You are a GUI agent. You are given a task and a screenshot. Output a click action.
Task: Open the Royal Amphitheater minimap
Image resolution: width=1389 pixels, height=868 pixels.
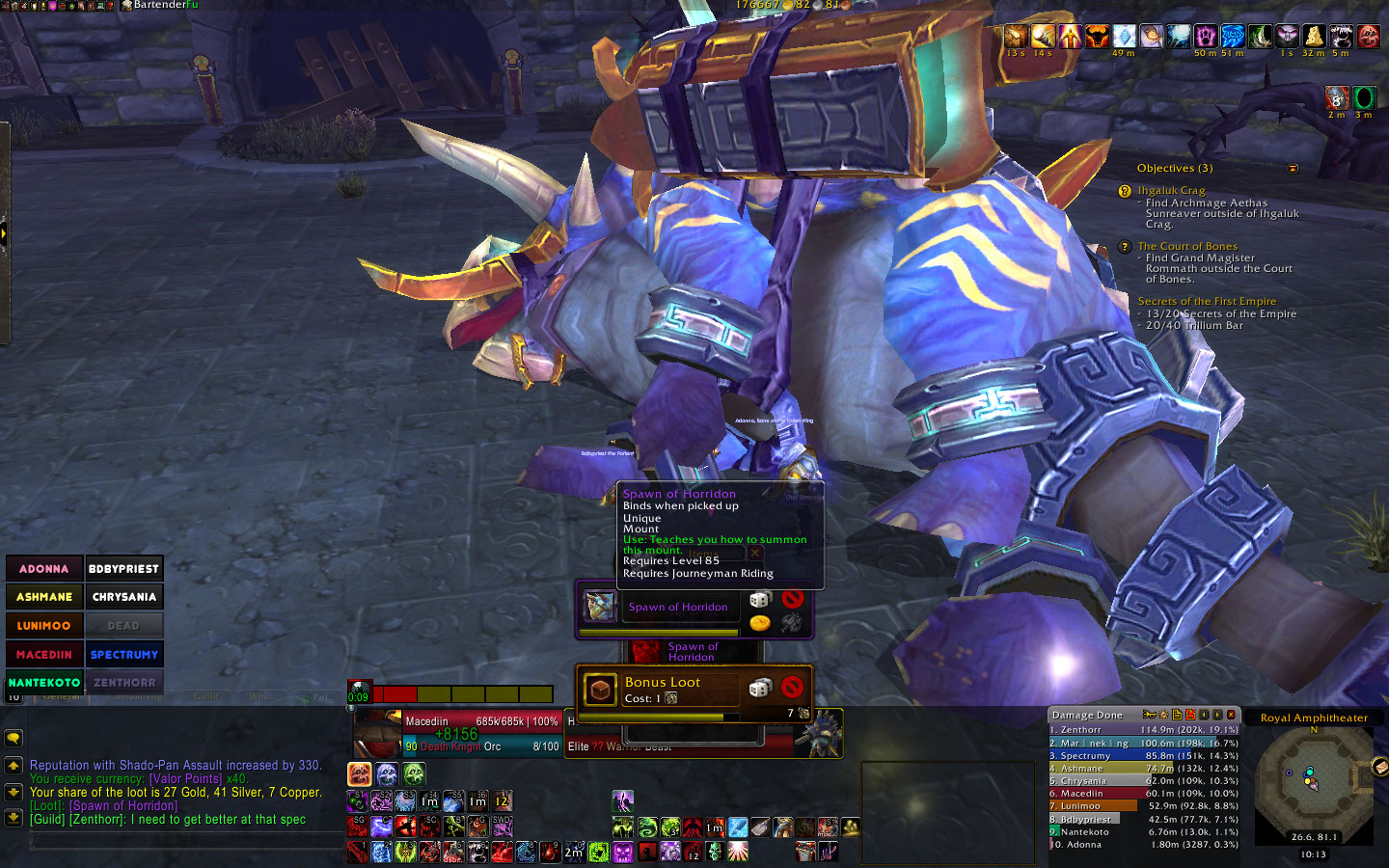pyautogui.click(x=1314, y=785)
